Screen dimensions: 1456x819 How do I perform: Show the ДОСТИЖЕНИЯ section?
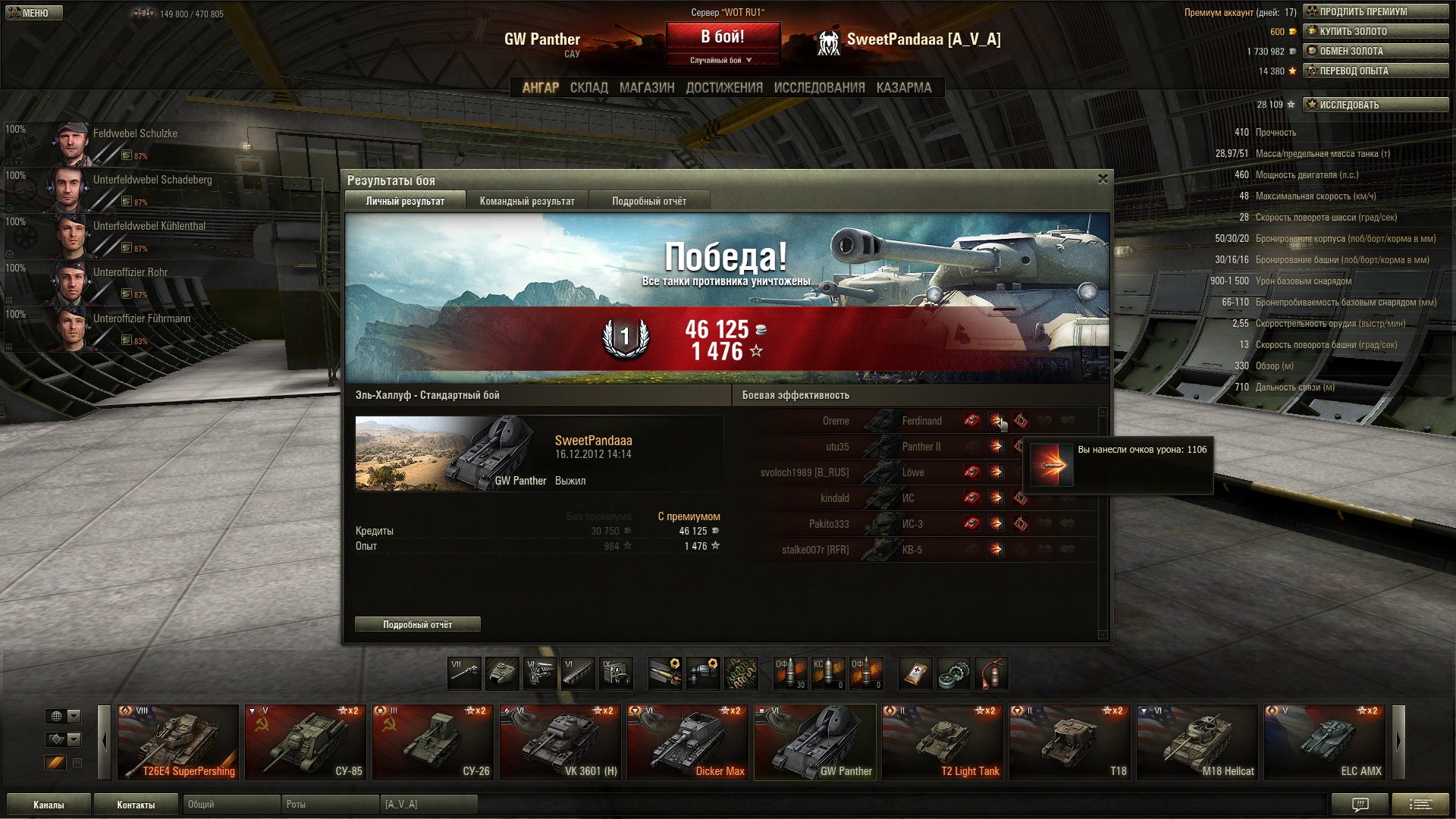coord(723,88)
